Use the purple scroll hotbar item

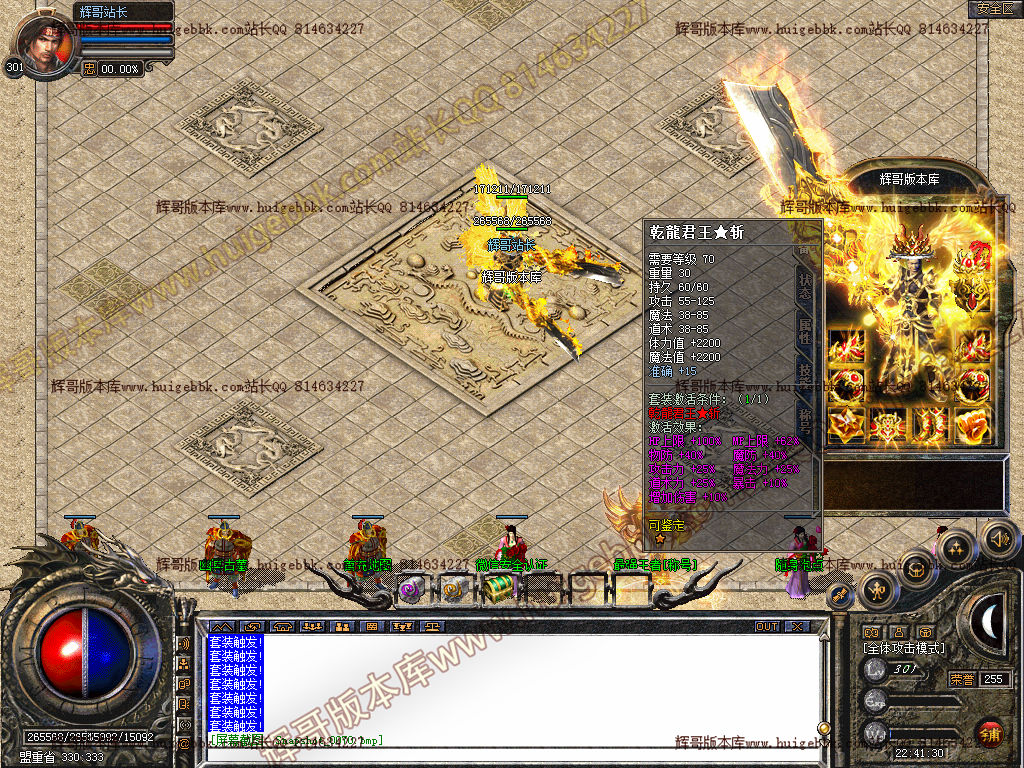click(411, 590)
